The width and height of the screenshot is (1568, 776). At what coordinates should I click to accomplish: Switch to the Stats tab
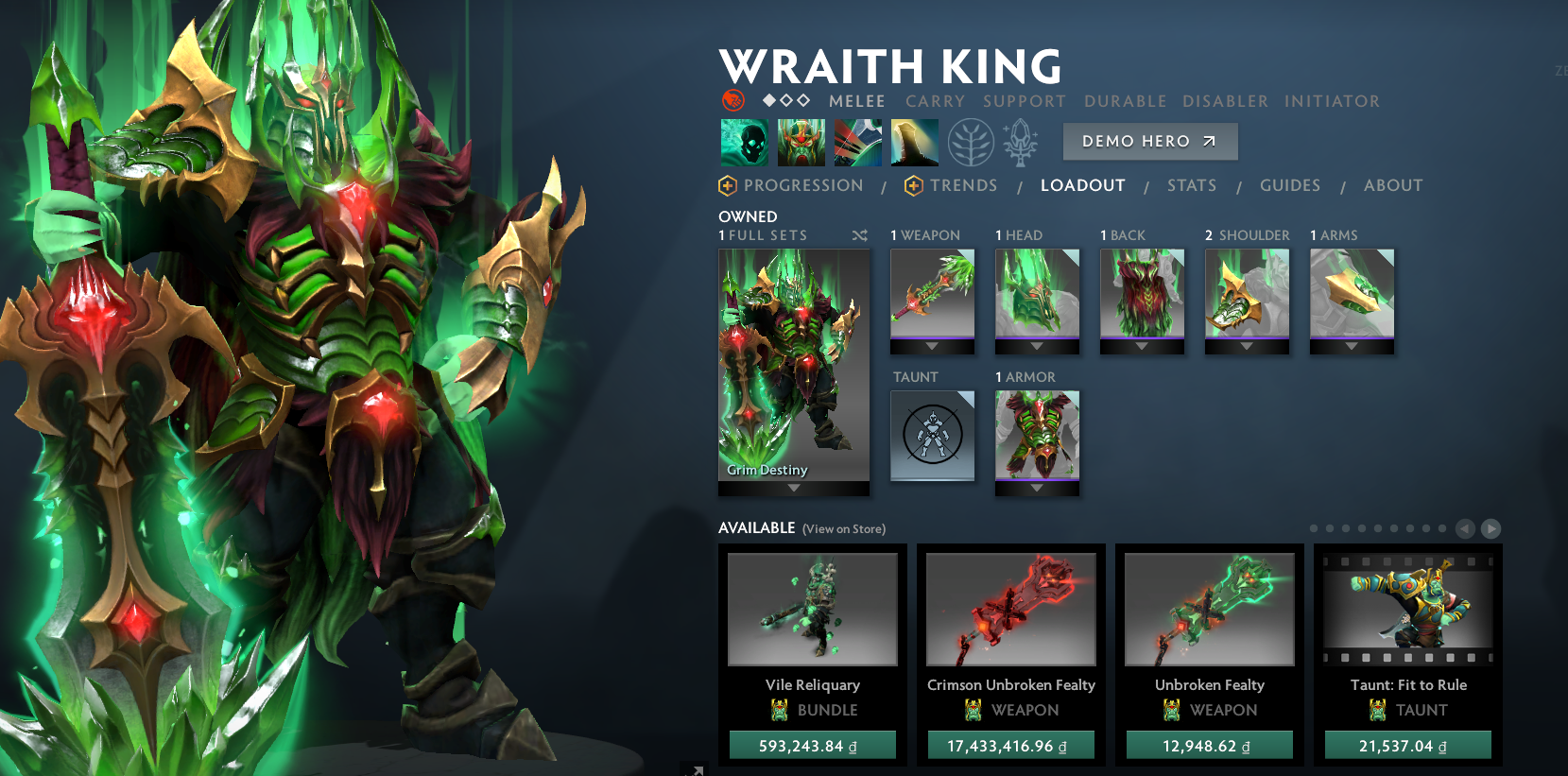1192,185
